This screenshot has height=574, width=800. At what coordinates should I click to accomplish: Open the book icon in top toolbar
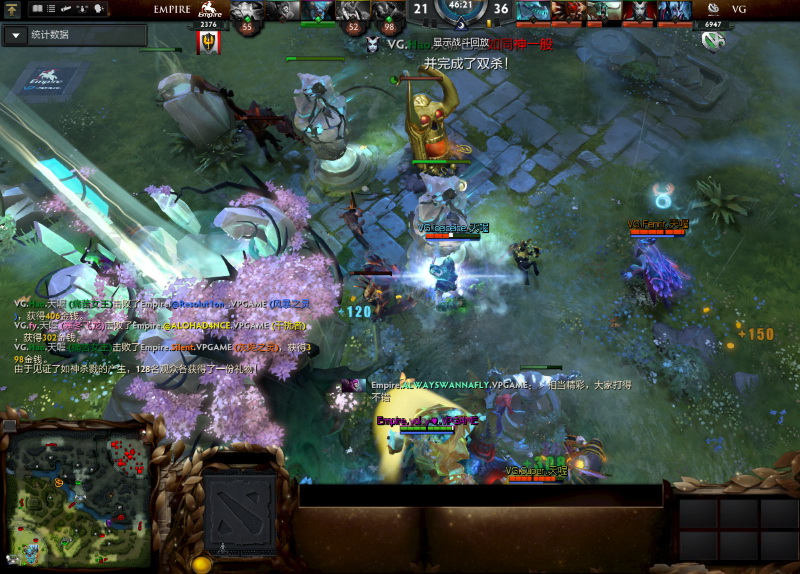38,8
